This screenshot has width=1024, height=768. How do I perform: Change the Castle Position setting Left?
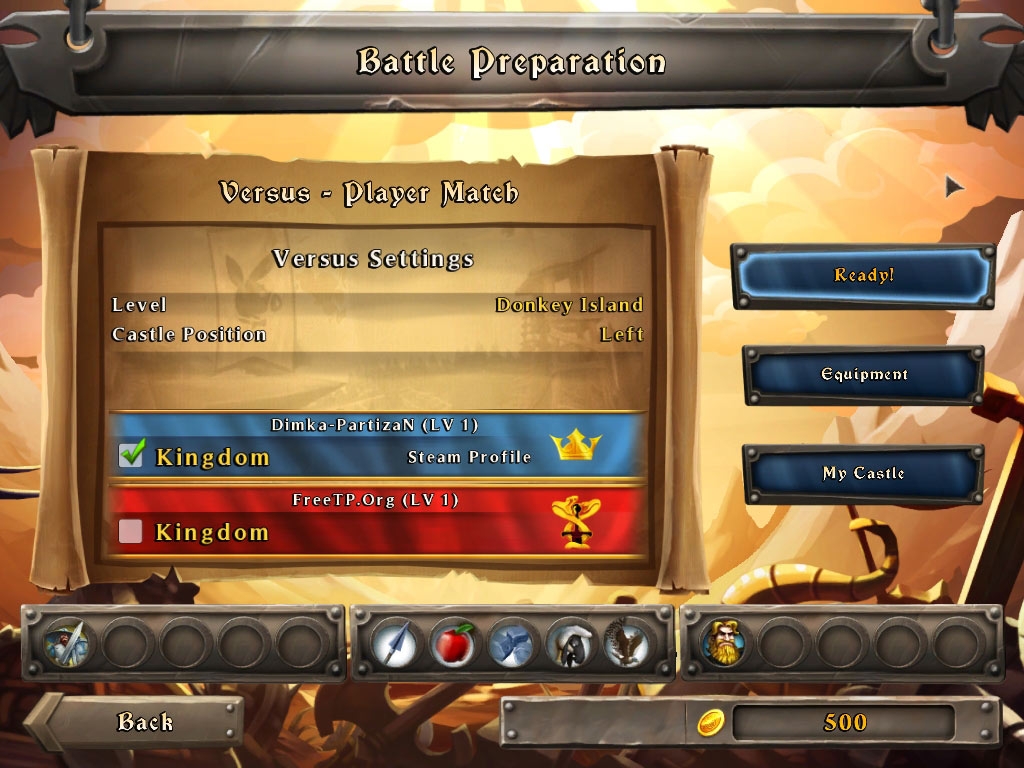click(x=621, y=334)
